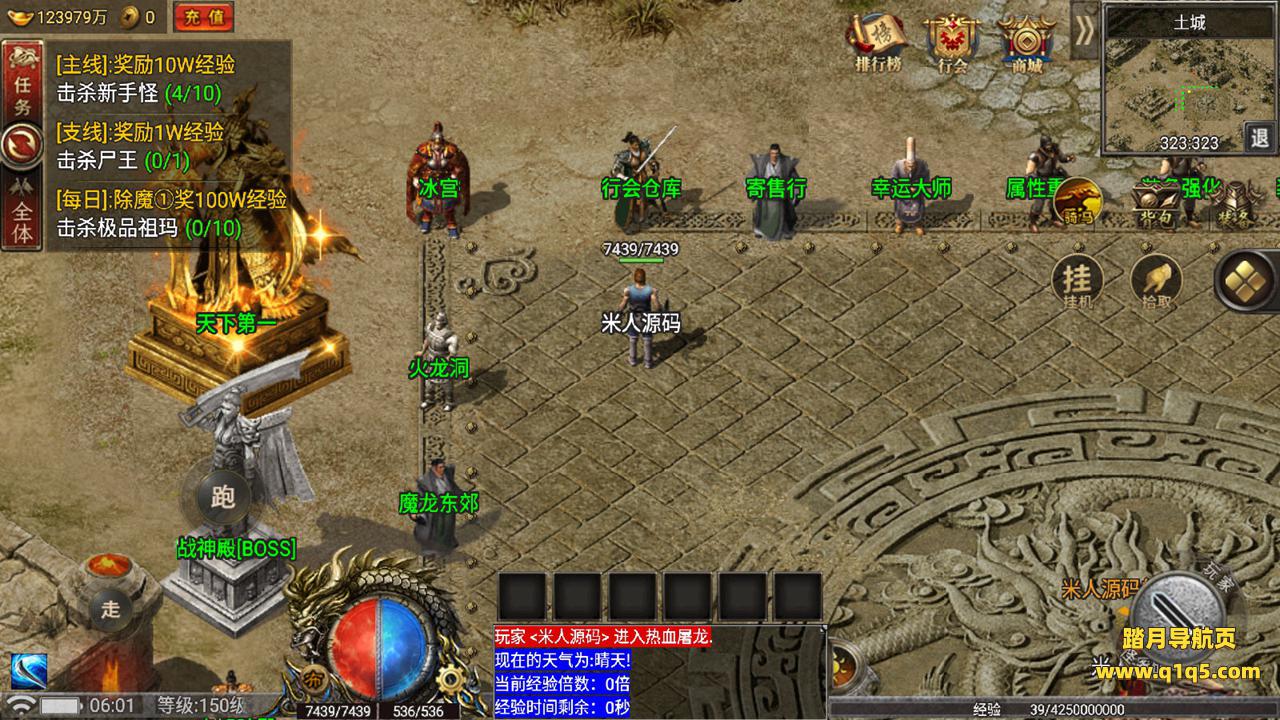Click the 退 exit button by the minimap
1280x720 pixels.
(1261, 136)
